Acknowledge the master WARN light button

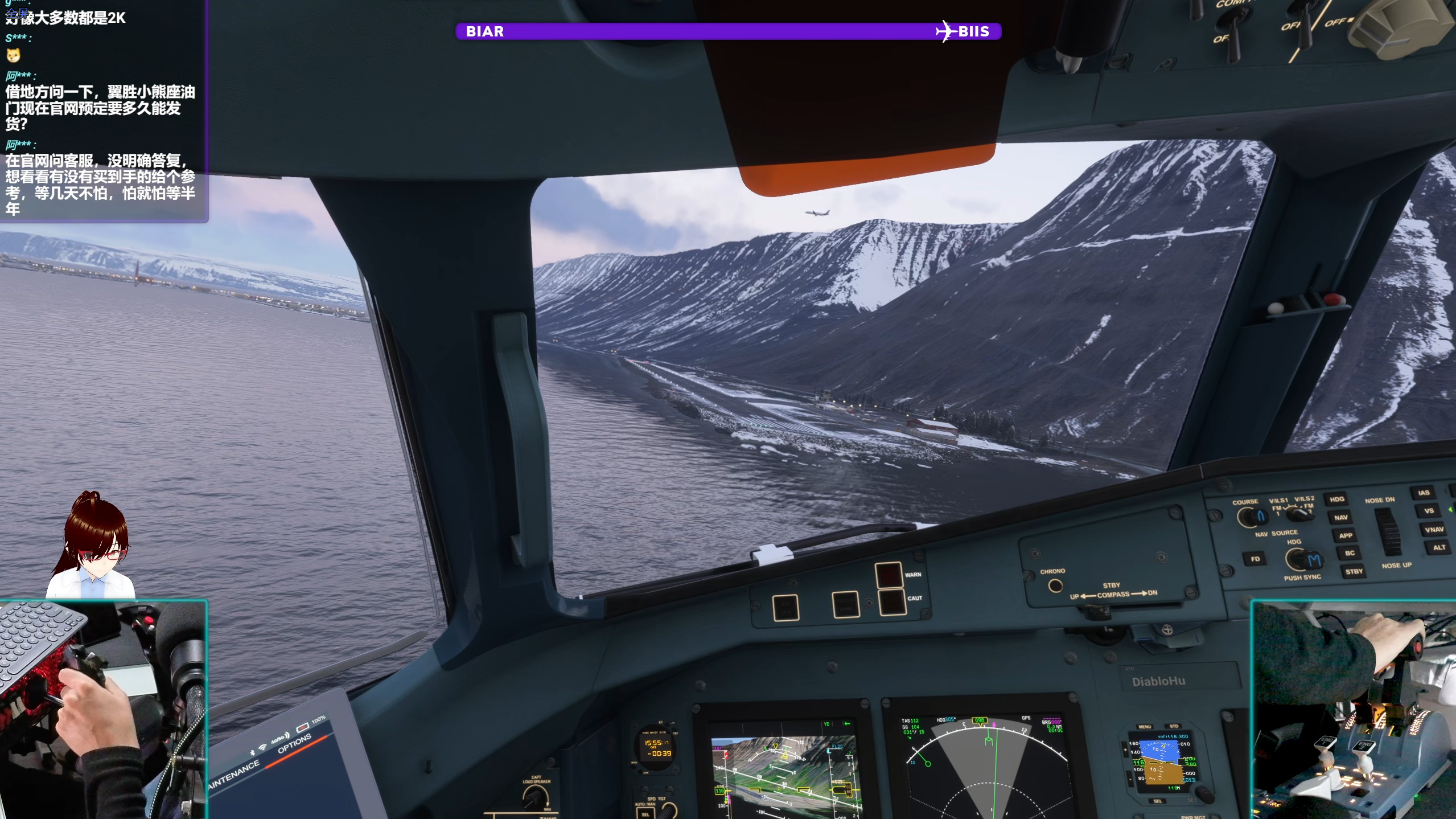(x=888, y=575)
